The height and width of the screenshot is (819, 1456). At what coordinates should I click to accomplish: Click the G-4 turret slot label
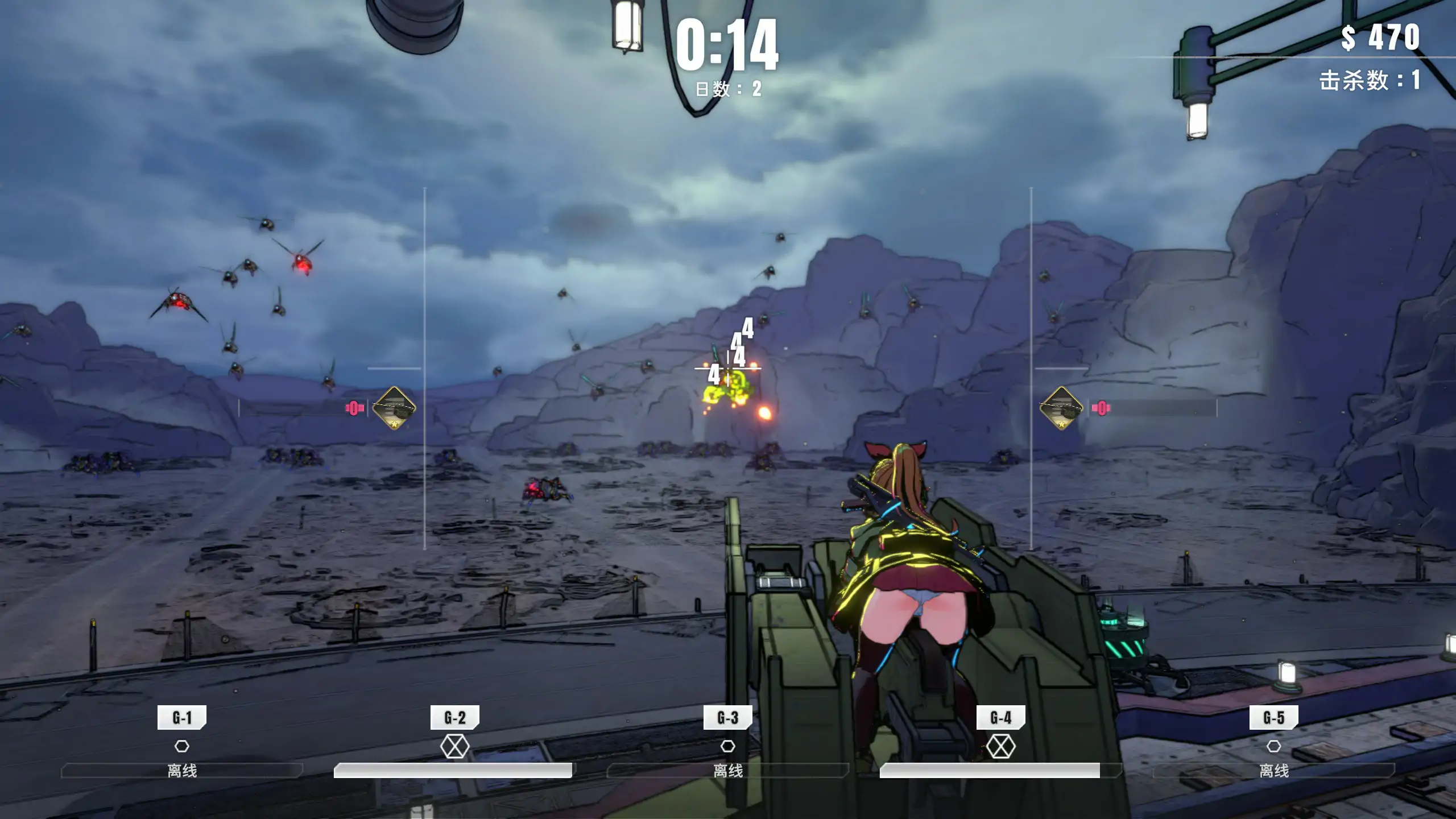1001,718
